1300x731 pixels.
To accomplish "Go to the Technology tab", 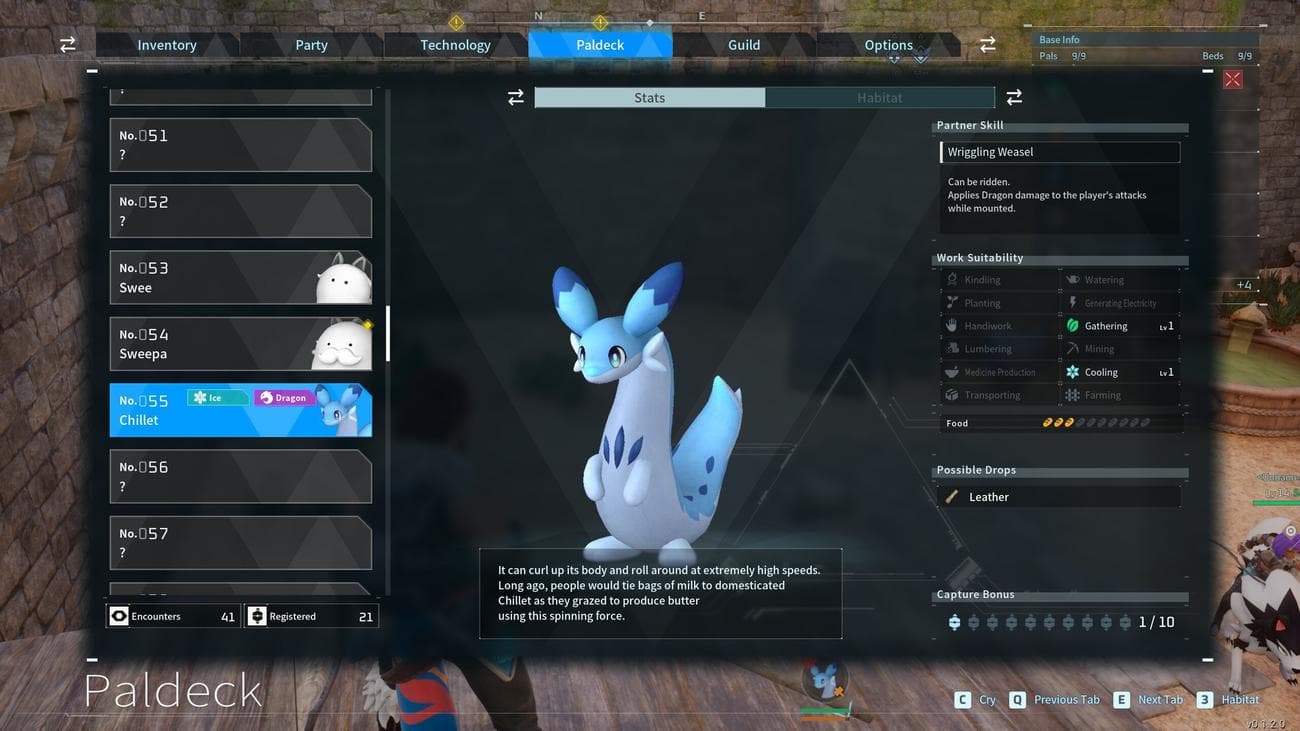I will coord(455,45).
